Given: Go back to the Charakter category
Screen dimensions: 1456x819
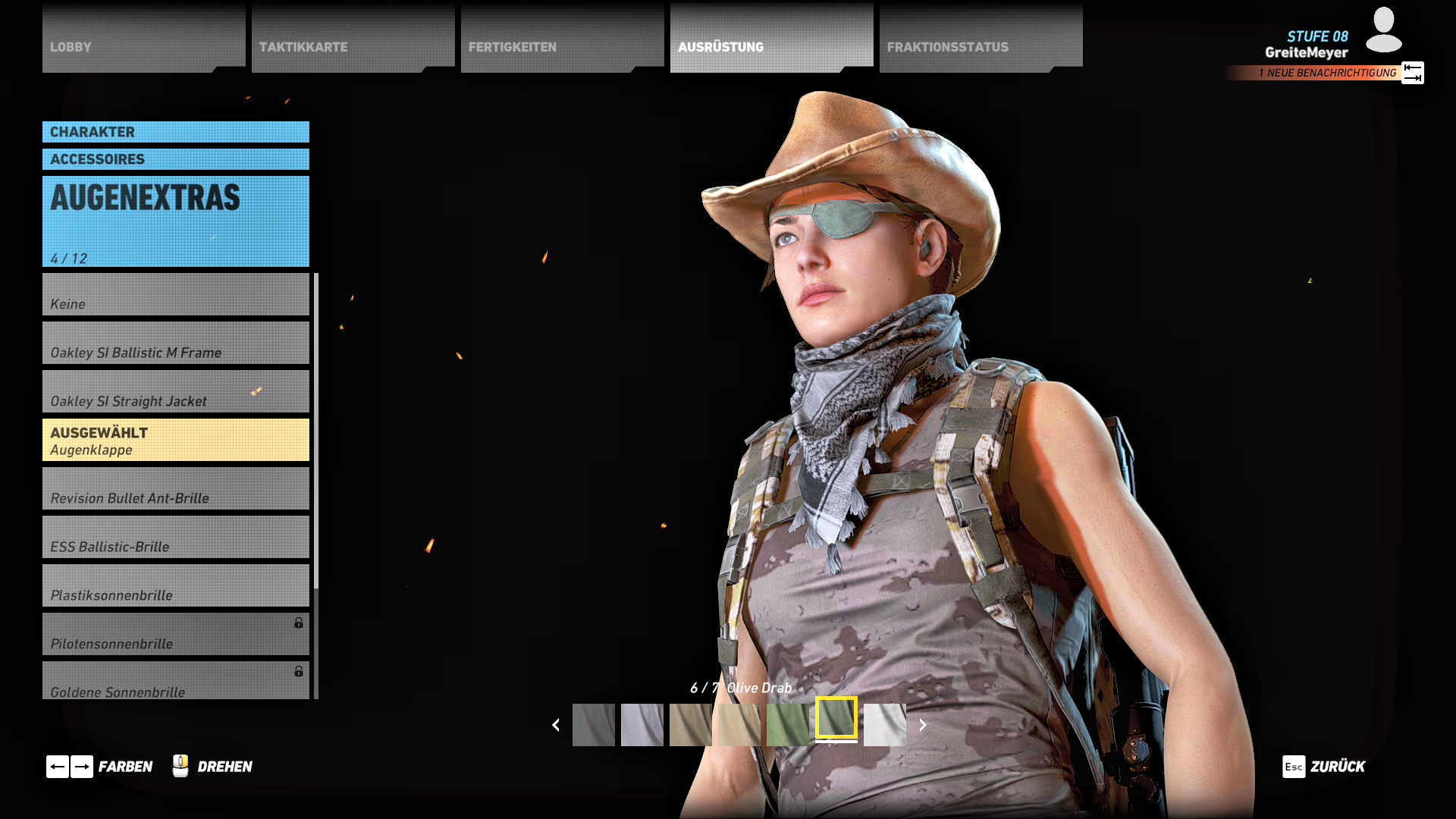Looking at the screenshot, I should coord(175,132).
